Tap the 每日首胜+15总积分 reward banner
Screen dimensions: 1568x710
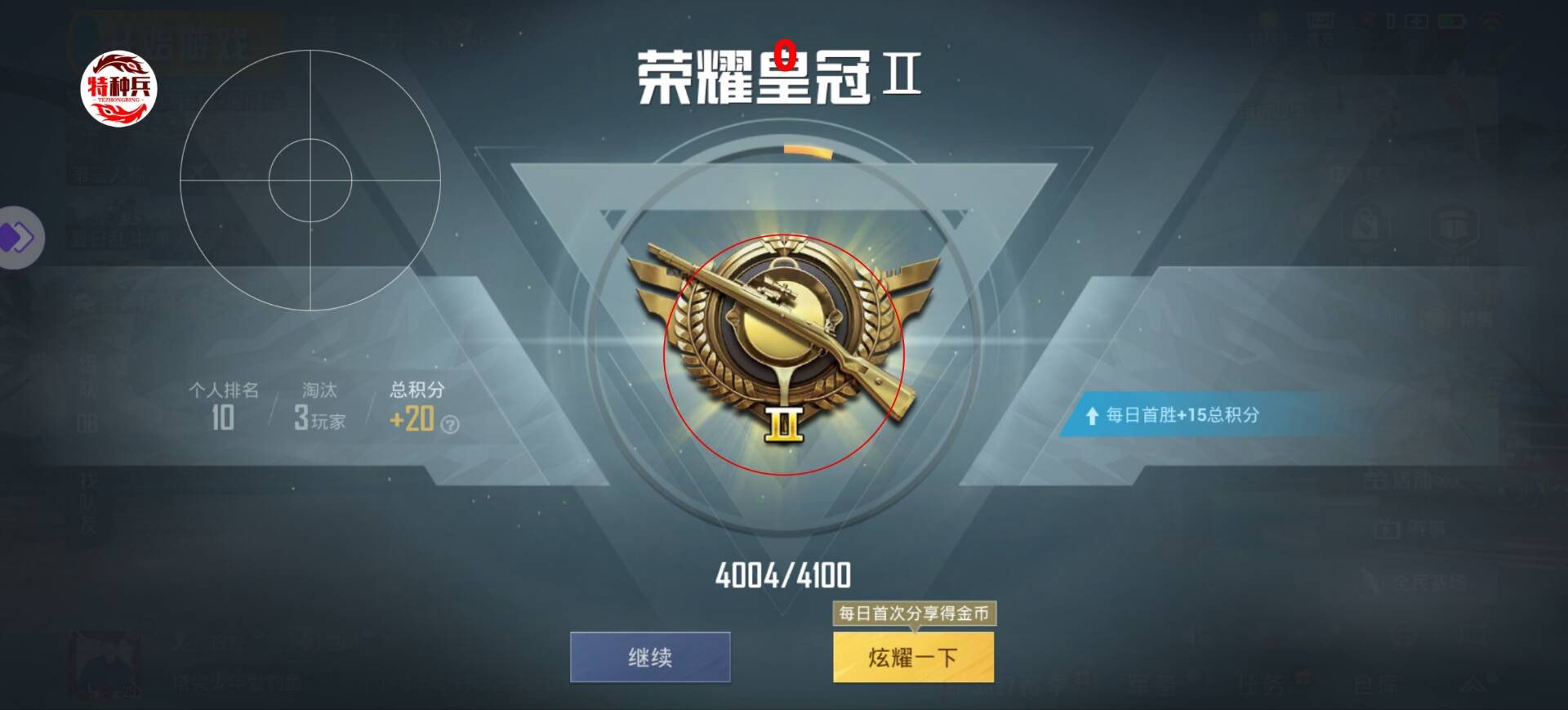1184,417
